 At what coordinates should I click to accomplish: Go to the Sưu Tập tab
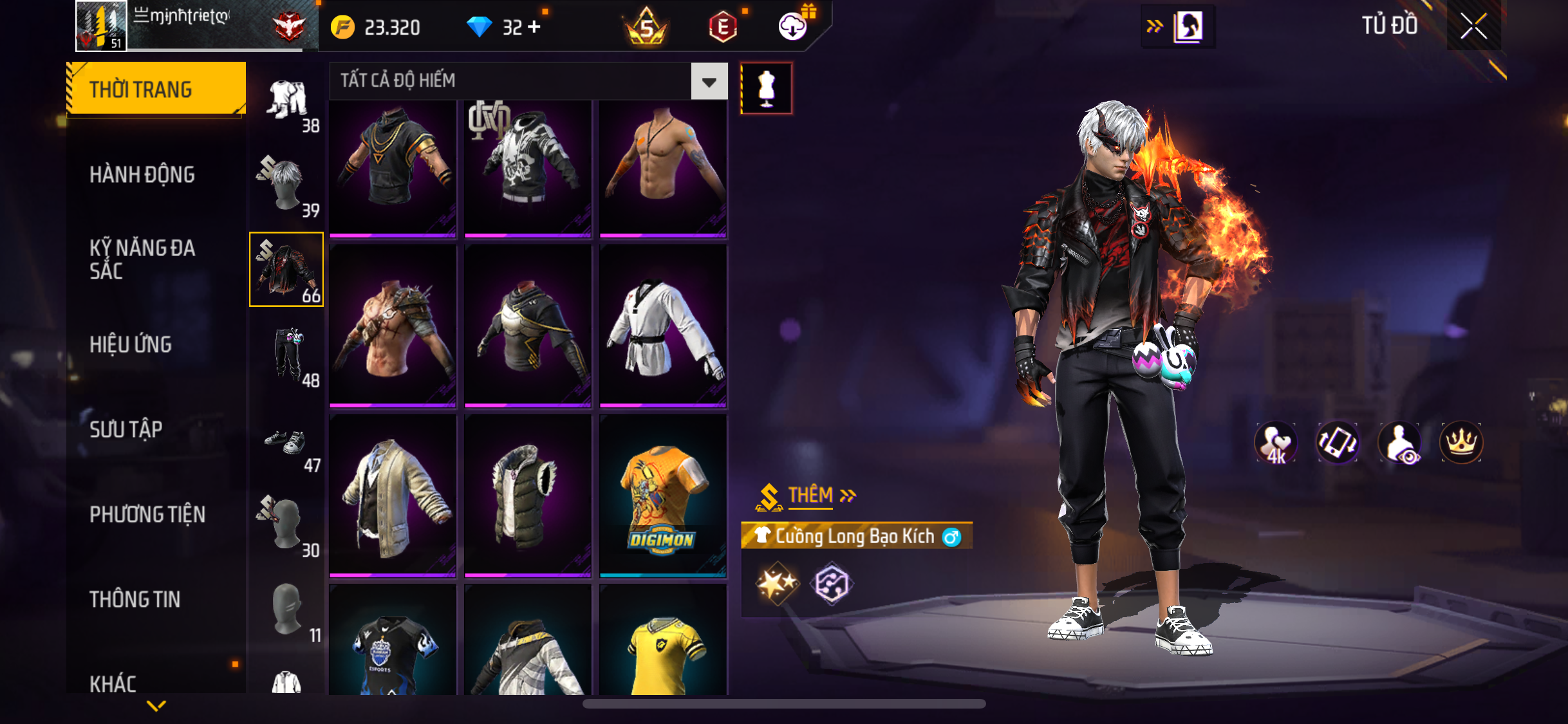pos(126,429)
